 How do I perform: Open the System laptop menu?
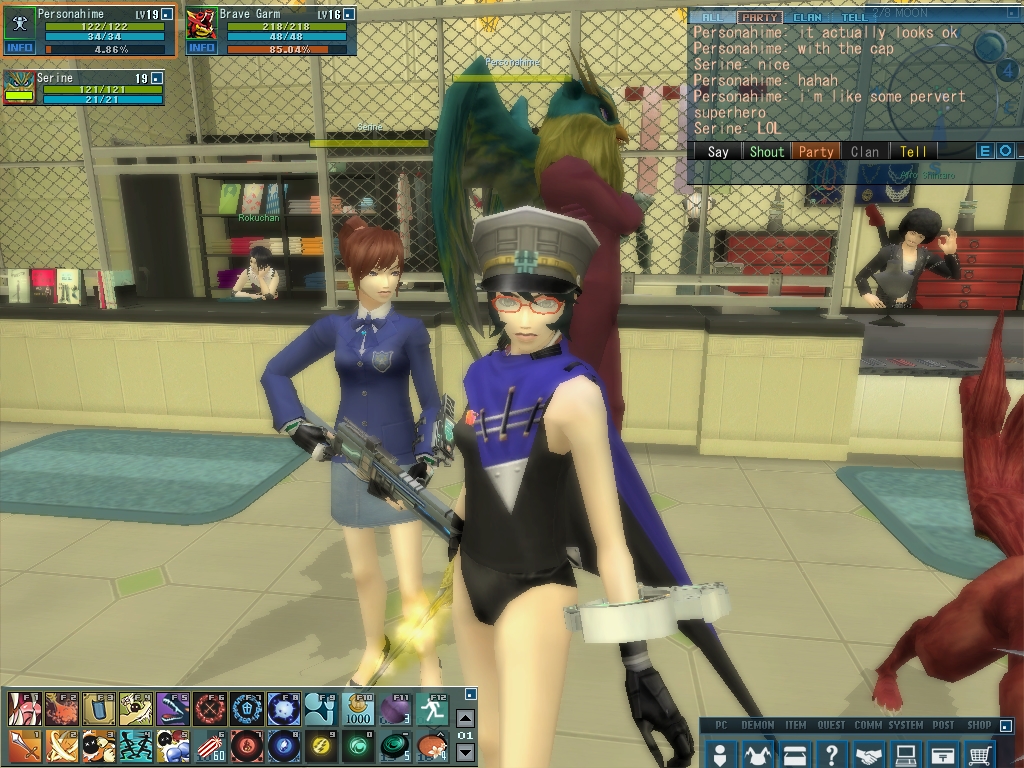[x=906, y=753]
